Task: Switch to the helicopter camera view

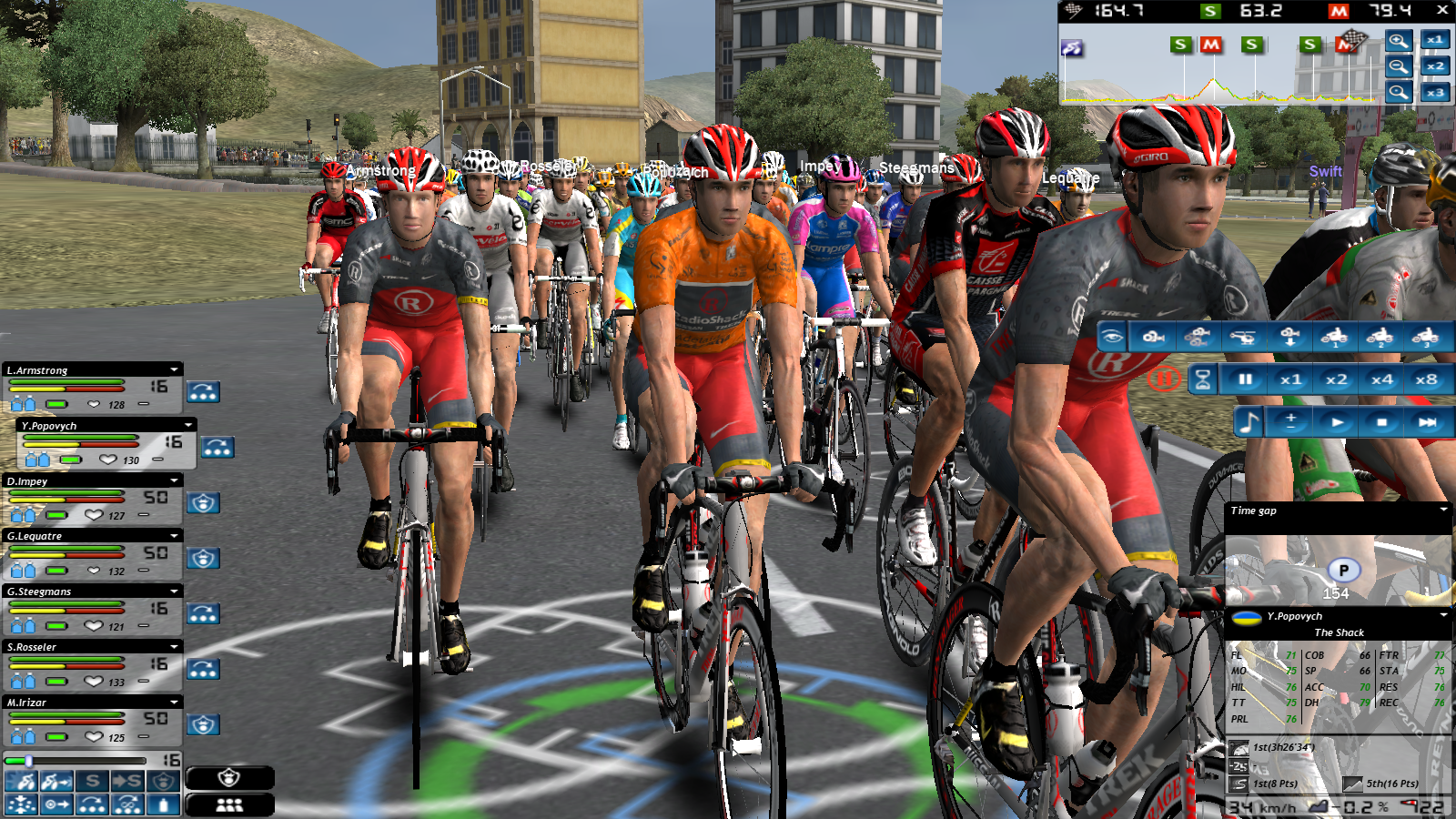Action: click(1243, 338)
